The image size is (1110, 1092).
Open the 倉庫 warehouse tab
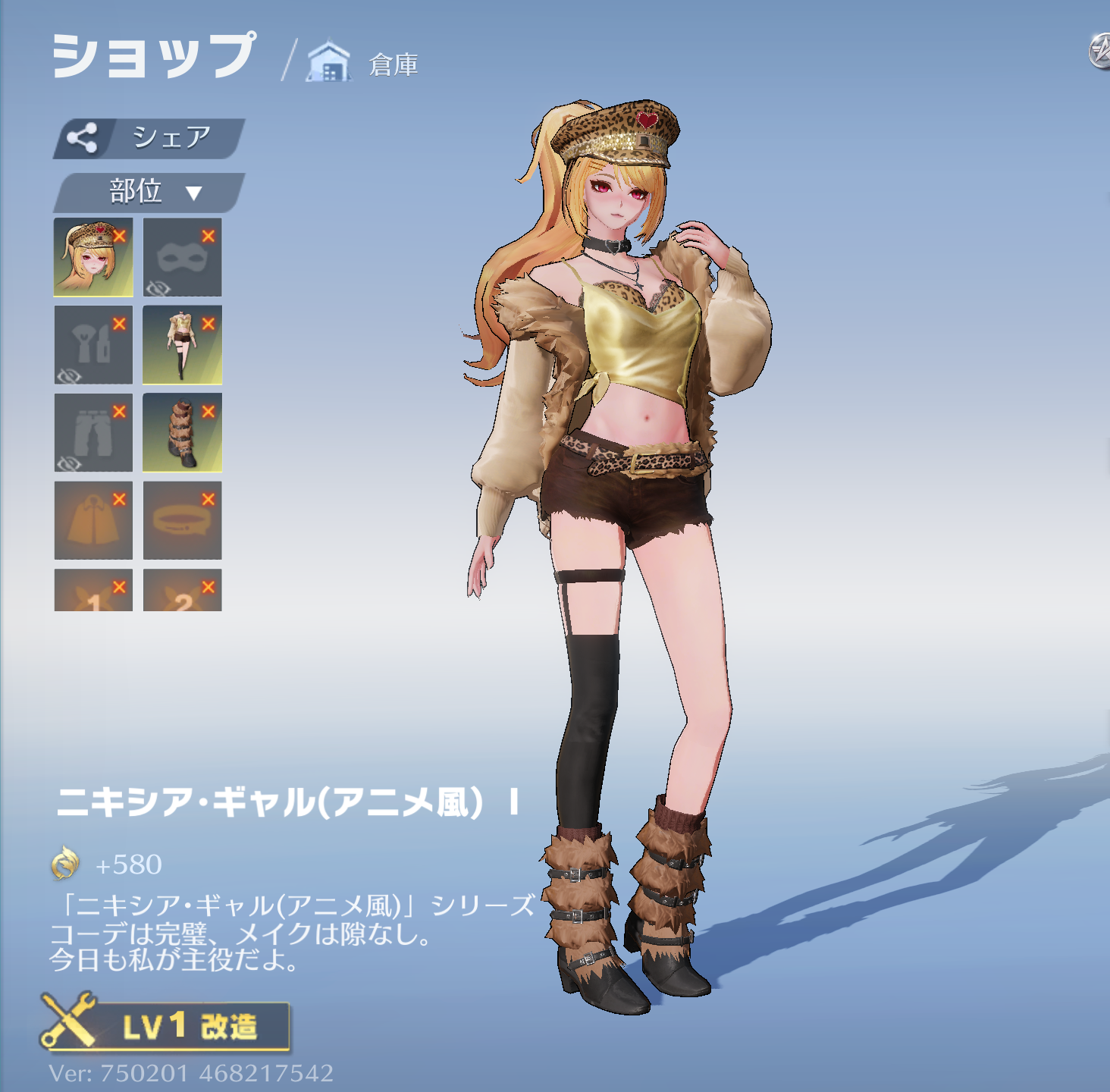(x=365, y=64)
